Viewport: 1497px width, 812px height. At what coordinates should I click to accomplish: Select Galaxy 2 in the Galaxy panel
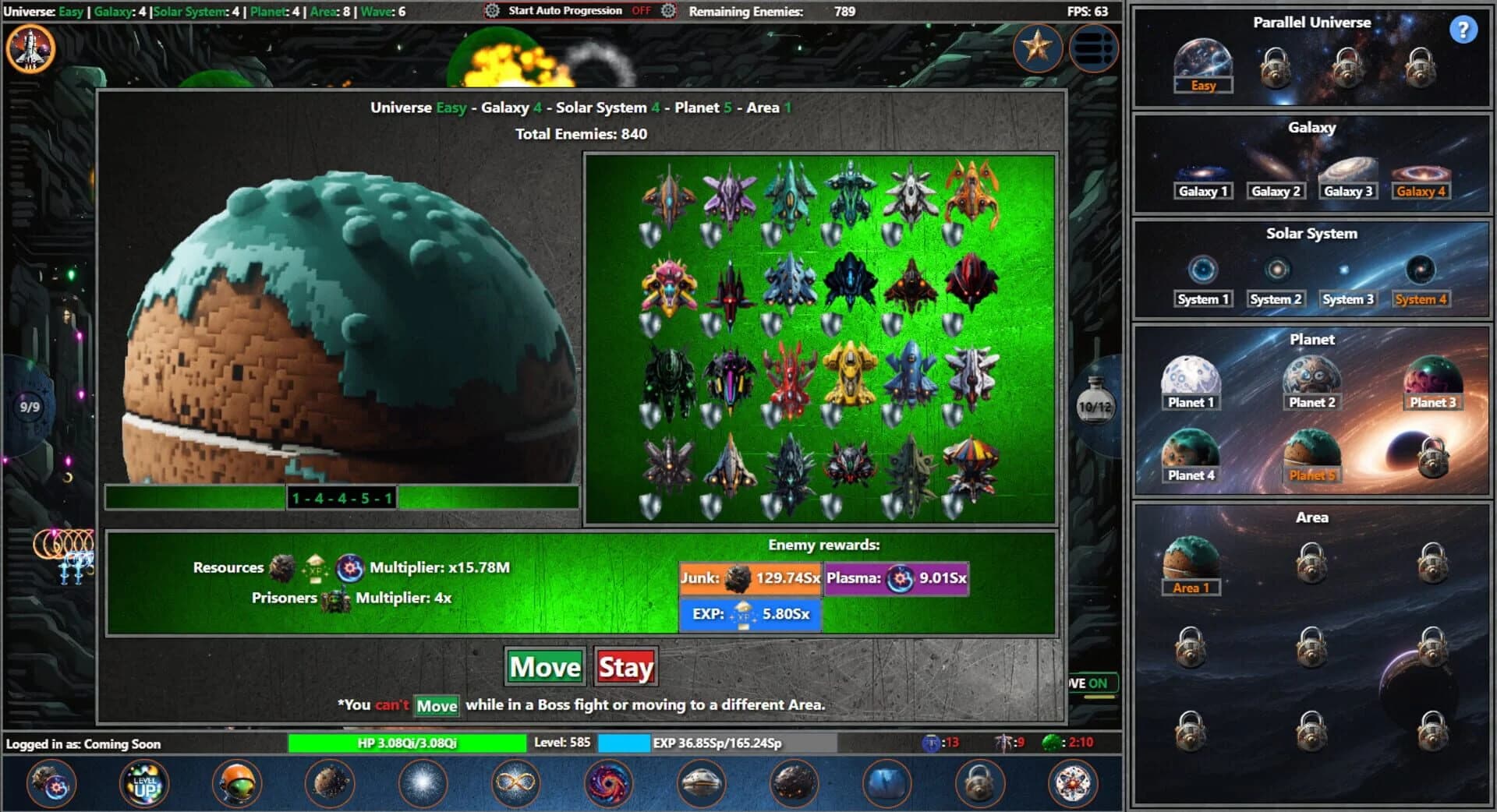1276,190
